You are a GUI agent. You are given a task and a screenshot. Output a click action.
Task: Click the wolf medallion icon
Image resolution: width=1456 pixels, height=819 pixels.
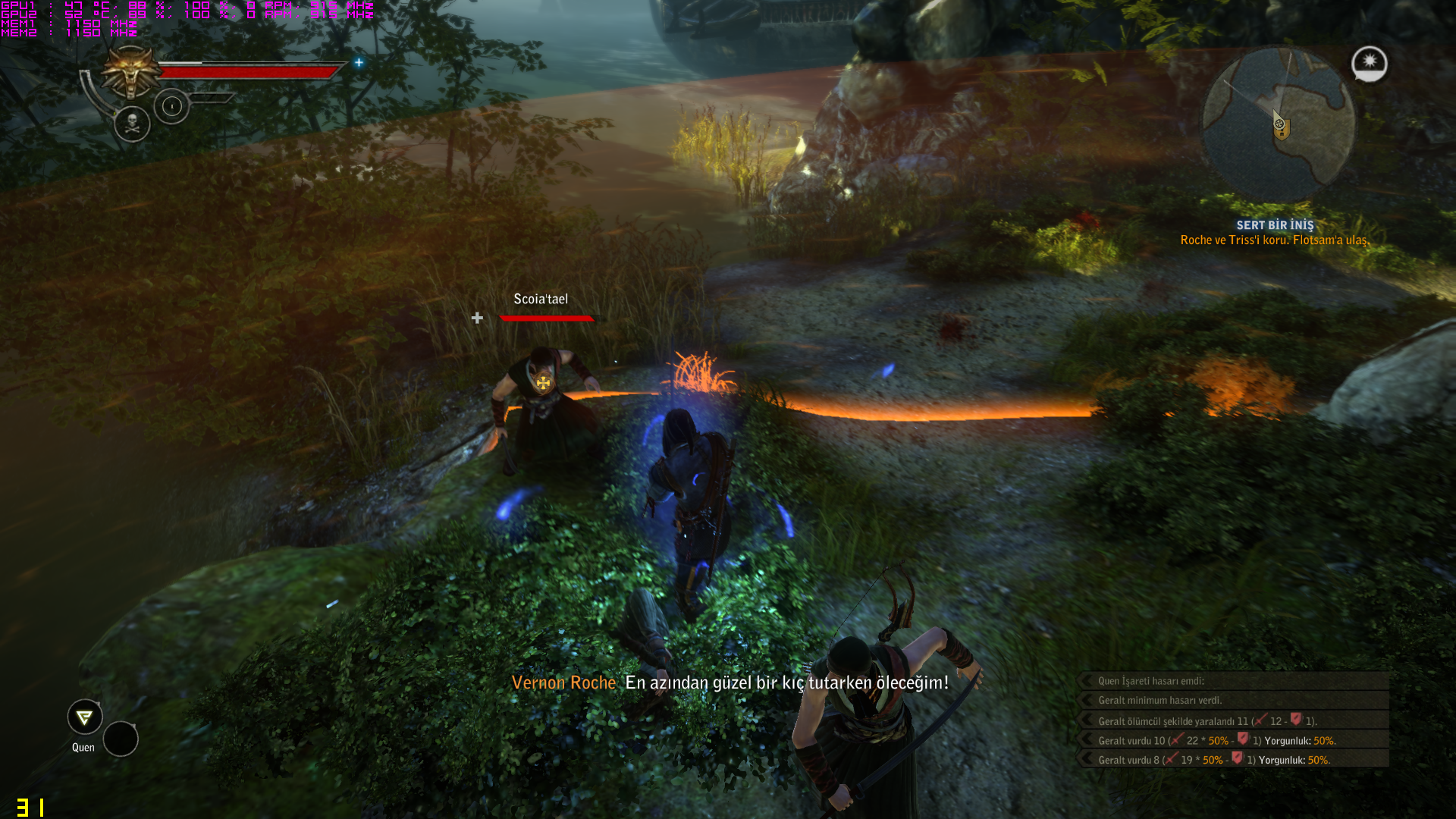click(x=131, y=73)
